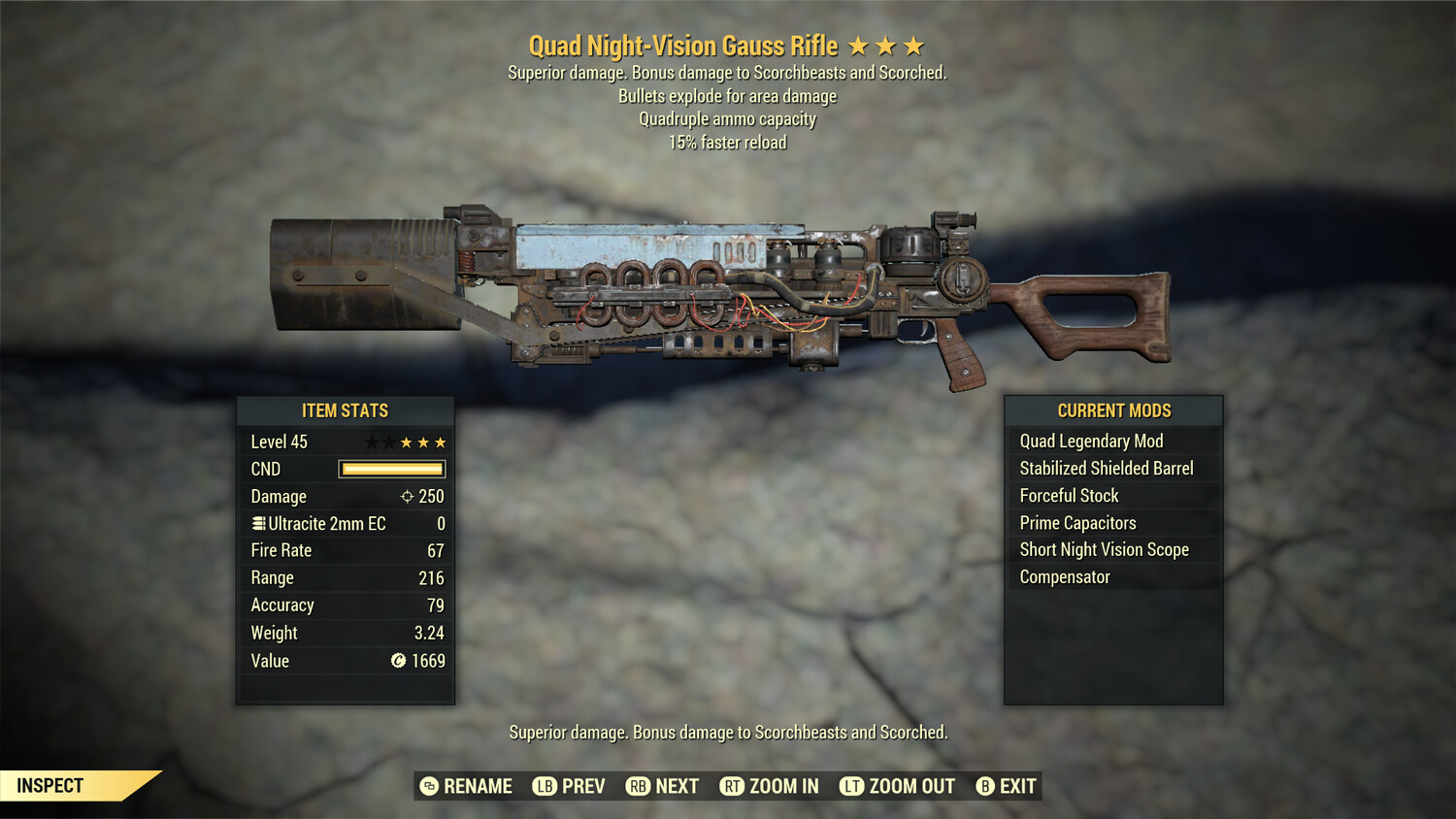Click the LT Zoom Out button icon
This screenshot has height=819, width=1456.
point(850,786)
